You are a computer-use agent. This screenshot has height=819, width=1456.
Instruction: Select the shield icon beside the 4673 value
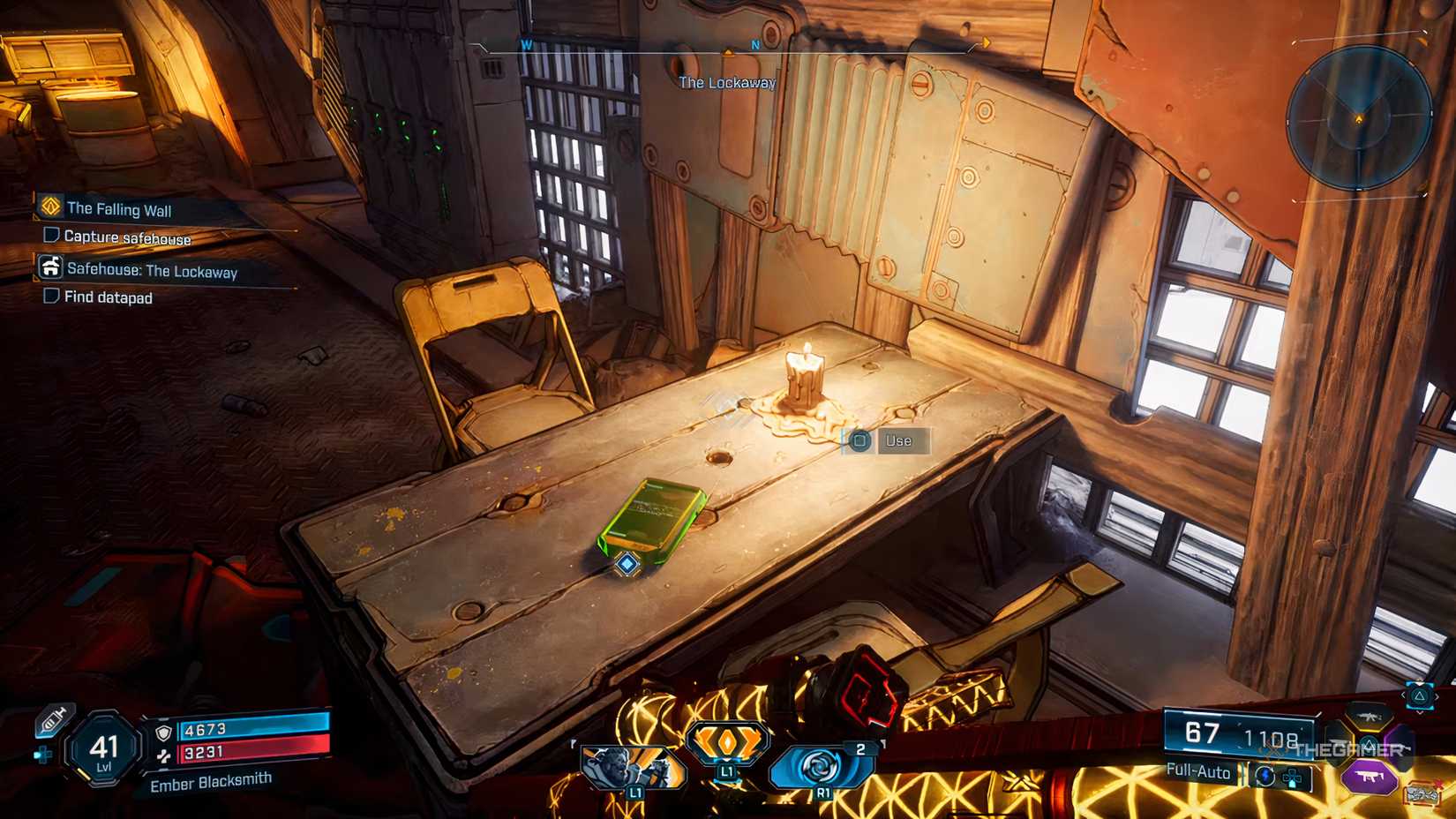coord(163,733)
